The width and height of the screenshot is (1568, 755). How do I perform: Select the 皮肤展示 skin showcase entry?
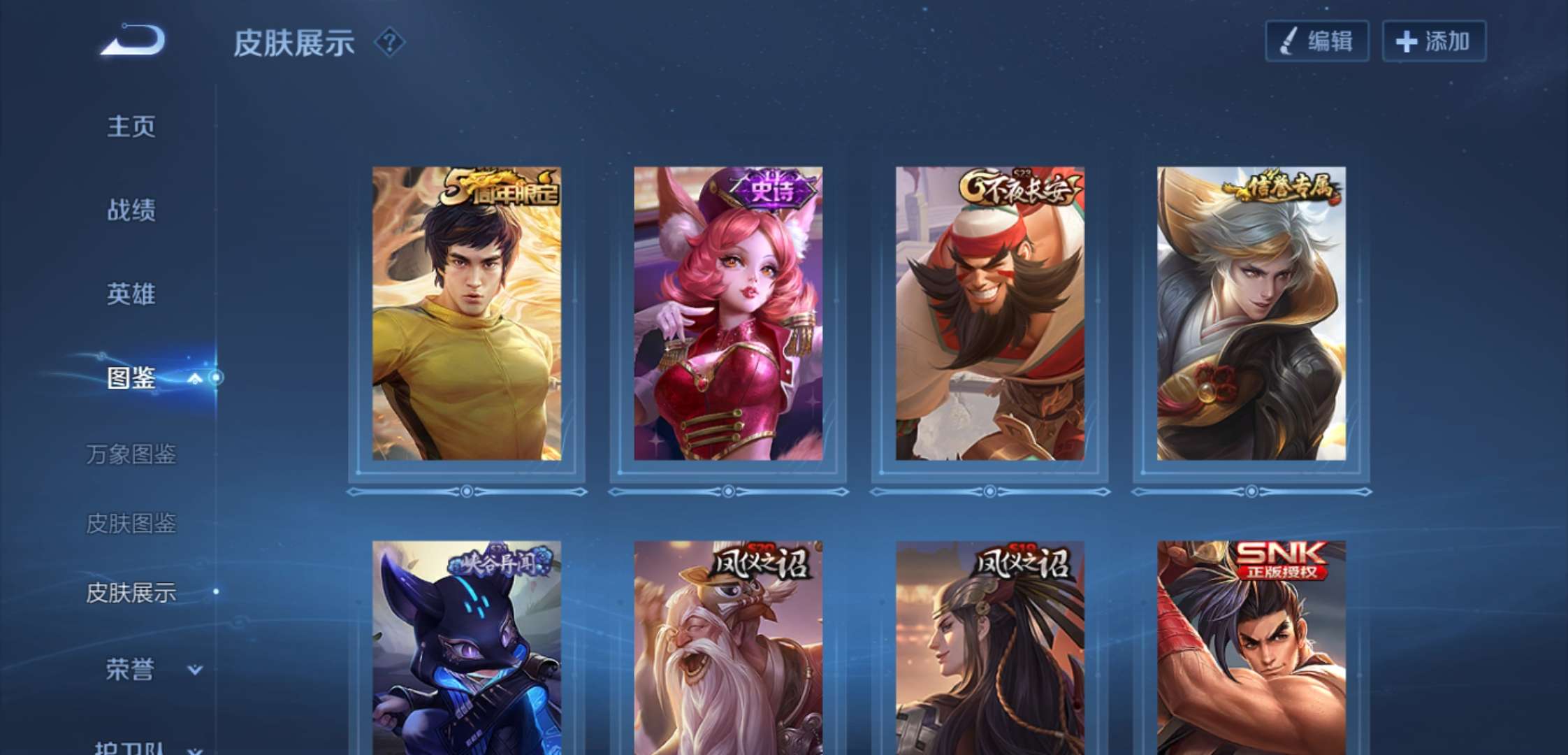coord(131,593)
